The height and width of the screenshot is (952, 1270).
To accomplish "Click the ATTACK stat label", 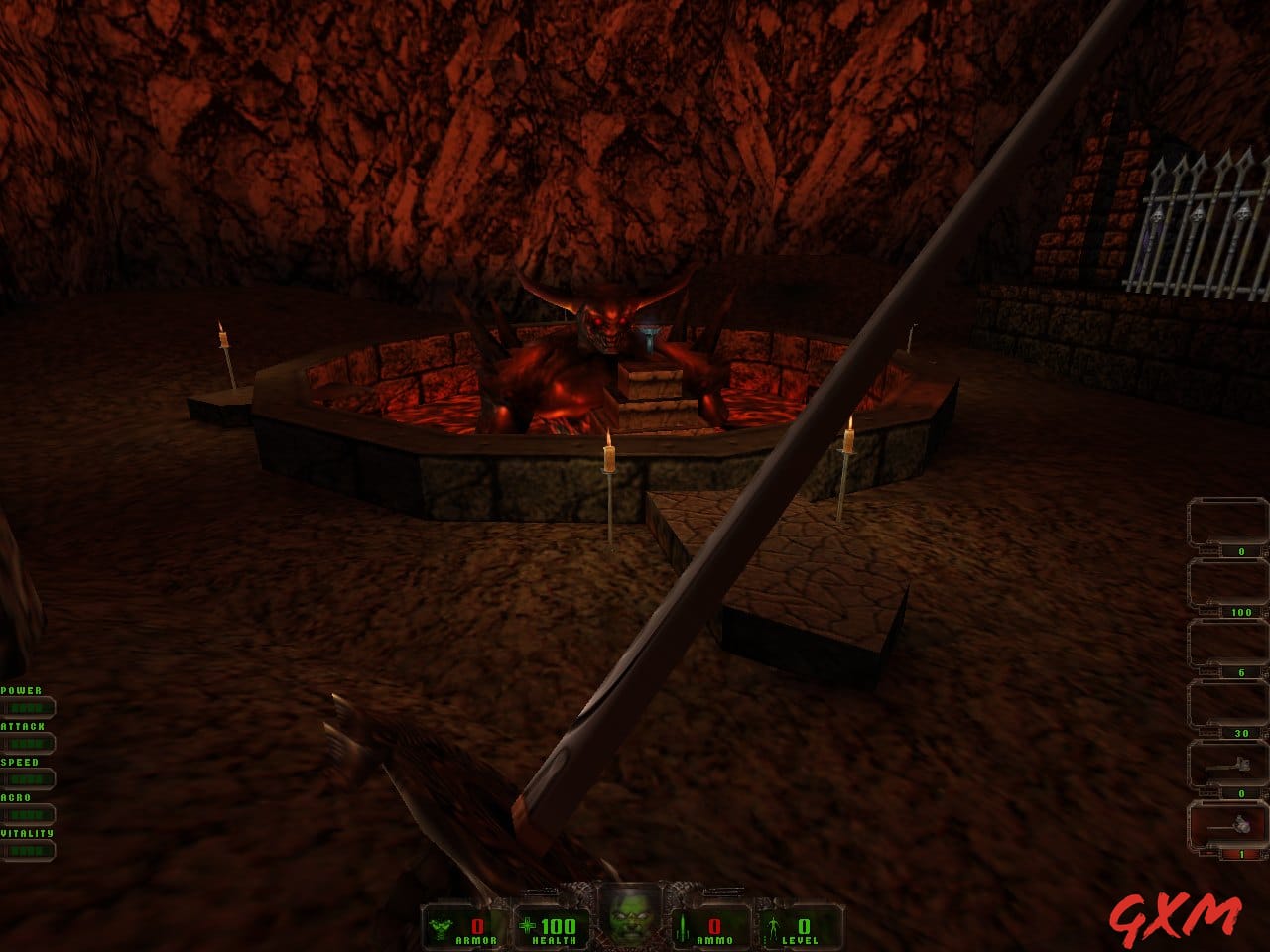I will (22, 724).
